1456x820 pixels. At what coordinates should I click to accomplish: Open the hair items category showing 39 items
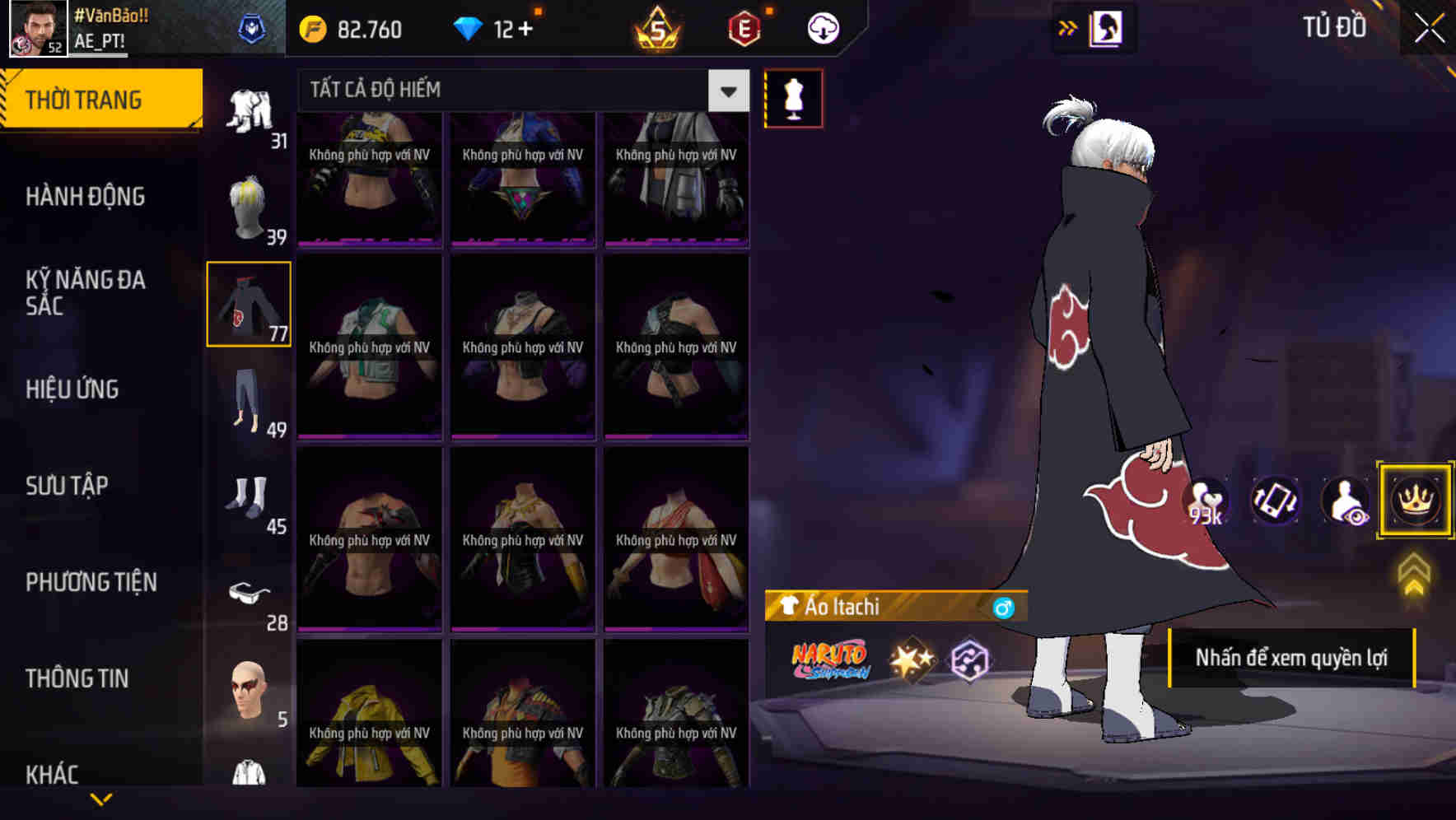(248, 206)
